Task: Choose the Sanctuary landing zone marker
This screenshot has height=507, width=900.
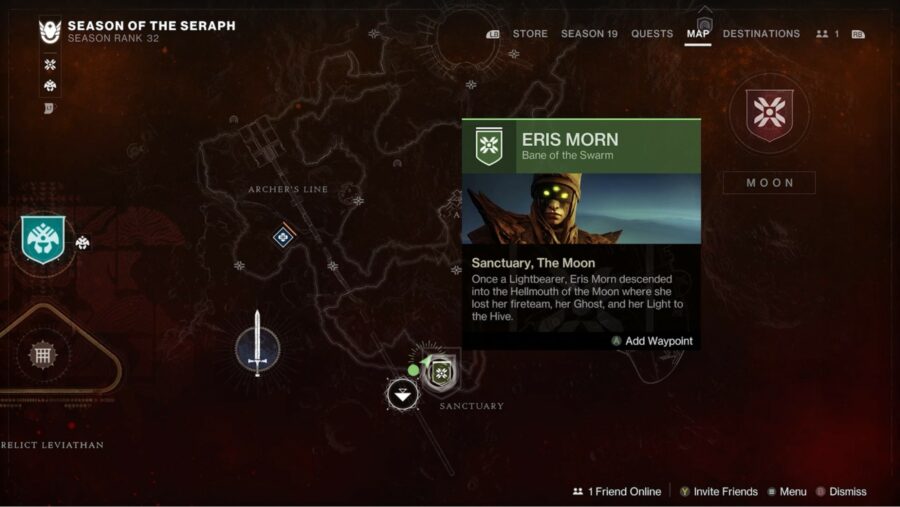Action: click(403, 394)
